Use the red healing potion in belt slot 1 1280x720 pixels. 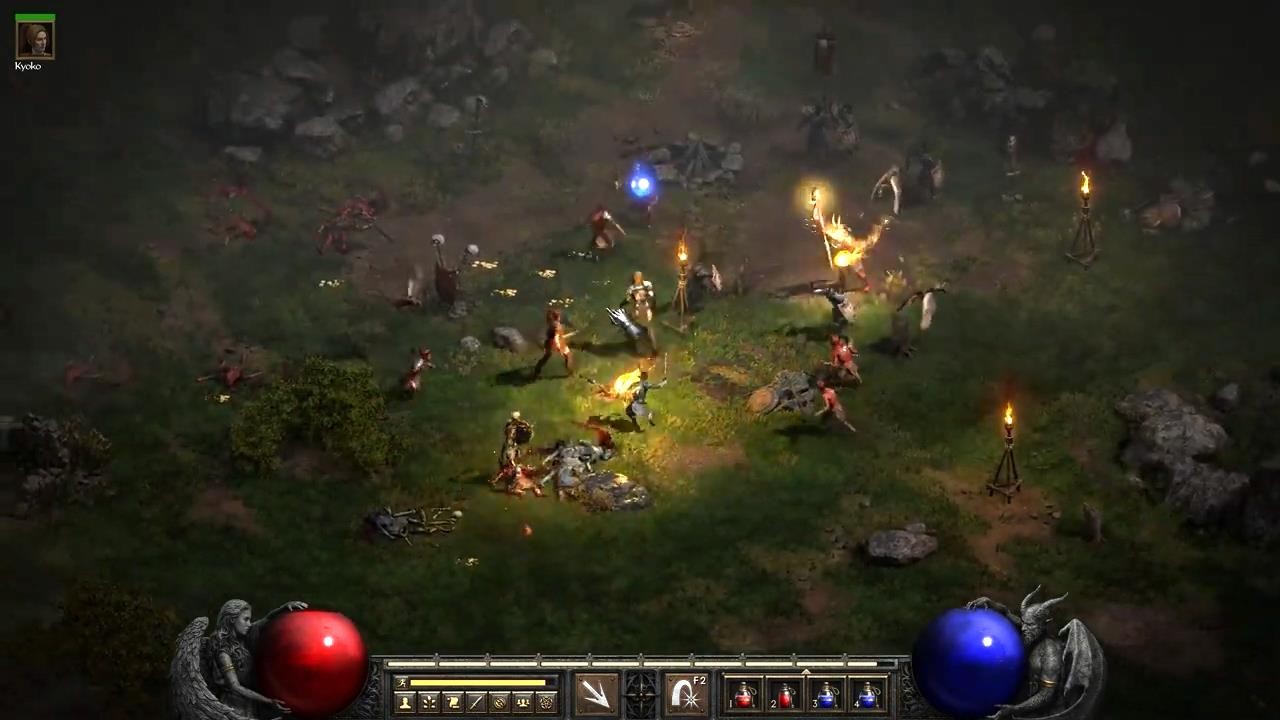pyautogui.click(x=742, y=695)
